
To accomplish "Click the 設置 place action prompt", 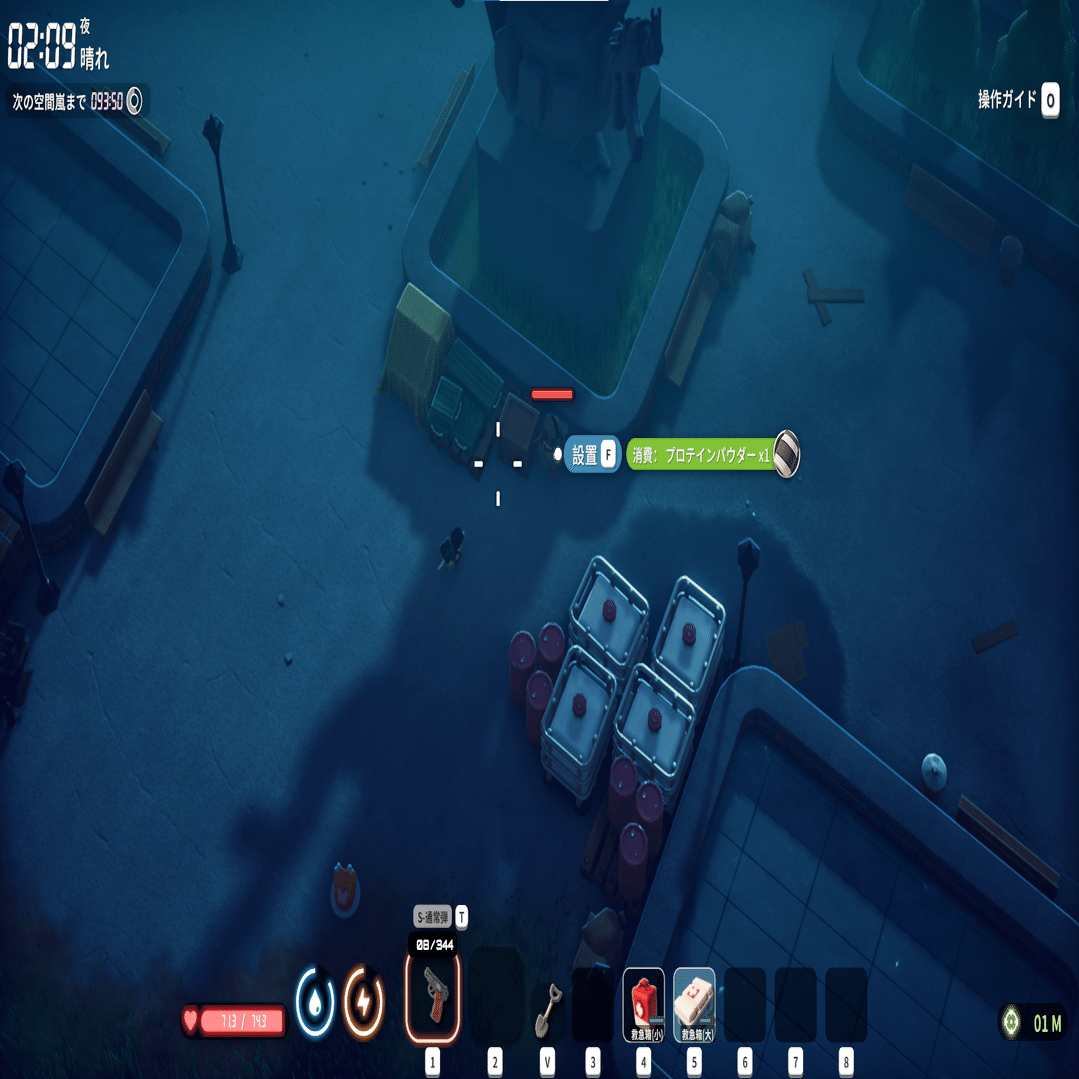I will point(592,455).
